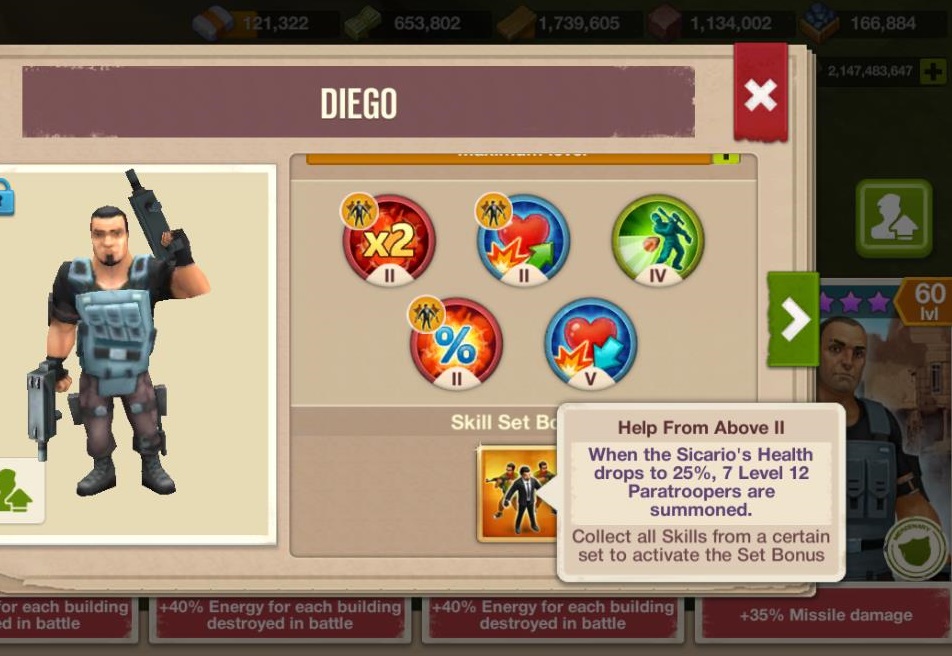This screenshot has height=656, width=952.
Task: Select the +35% Missile damage perk
Action: tap(825, 616)
